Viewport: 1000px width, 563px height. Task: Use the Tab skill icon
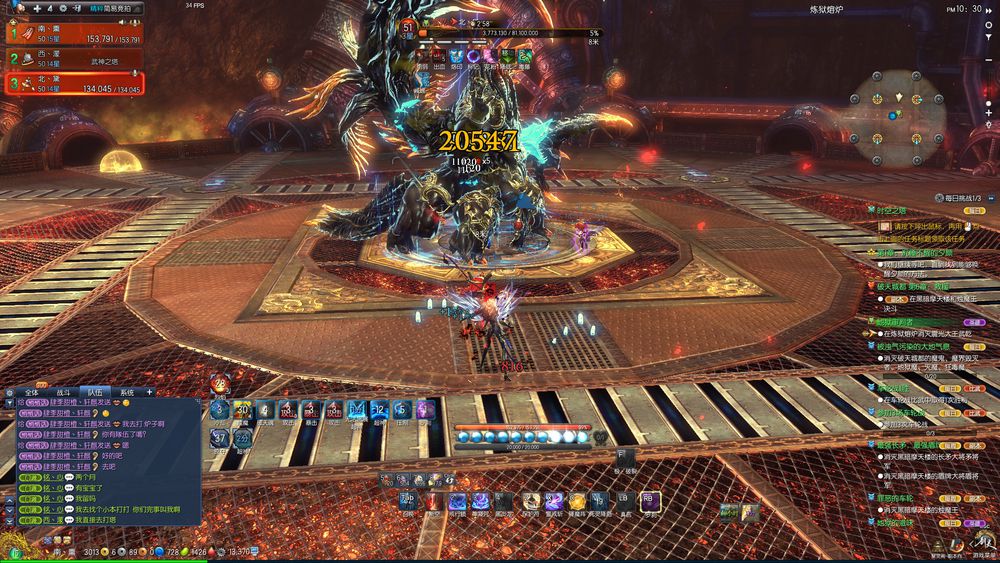coord(408,501)
